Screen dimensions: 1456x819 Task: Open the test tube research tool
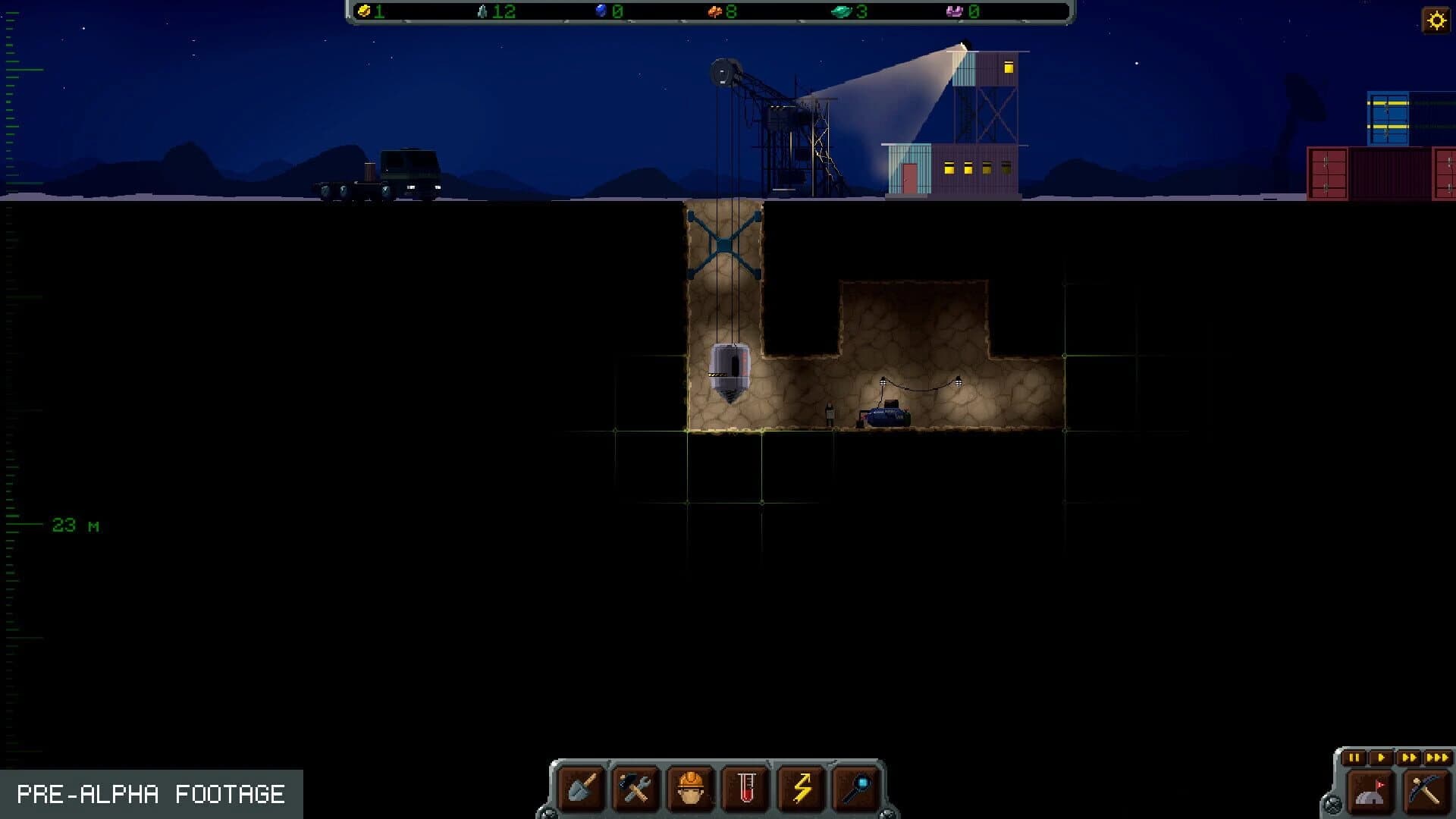[x=745, y=789]
